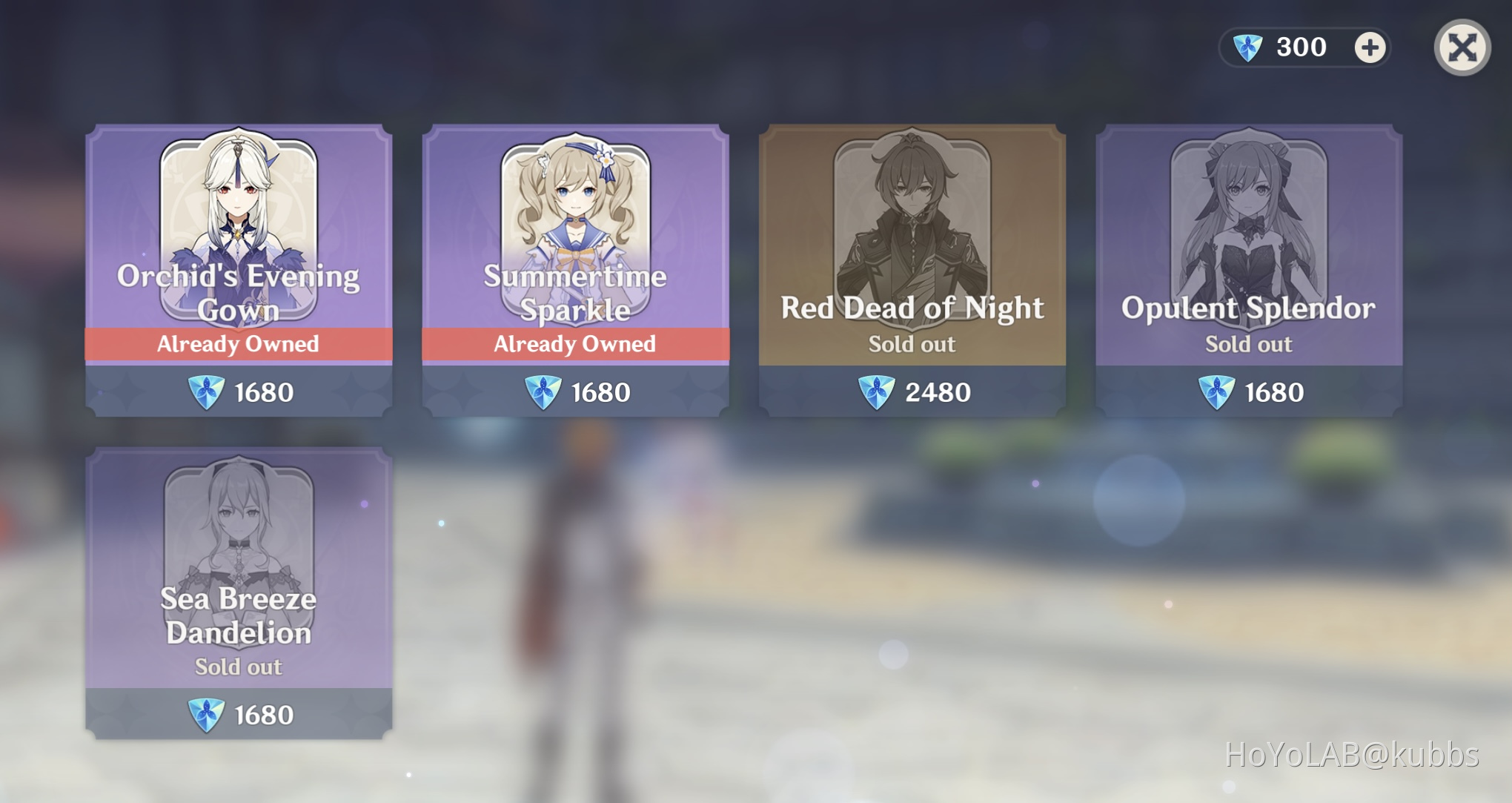Click the Already Owned banner on Orchid's Evening Gown
This screenshot has height=803, width=1512.
pos(239,343)
